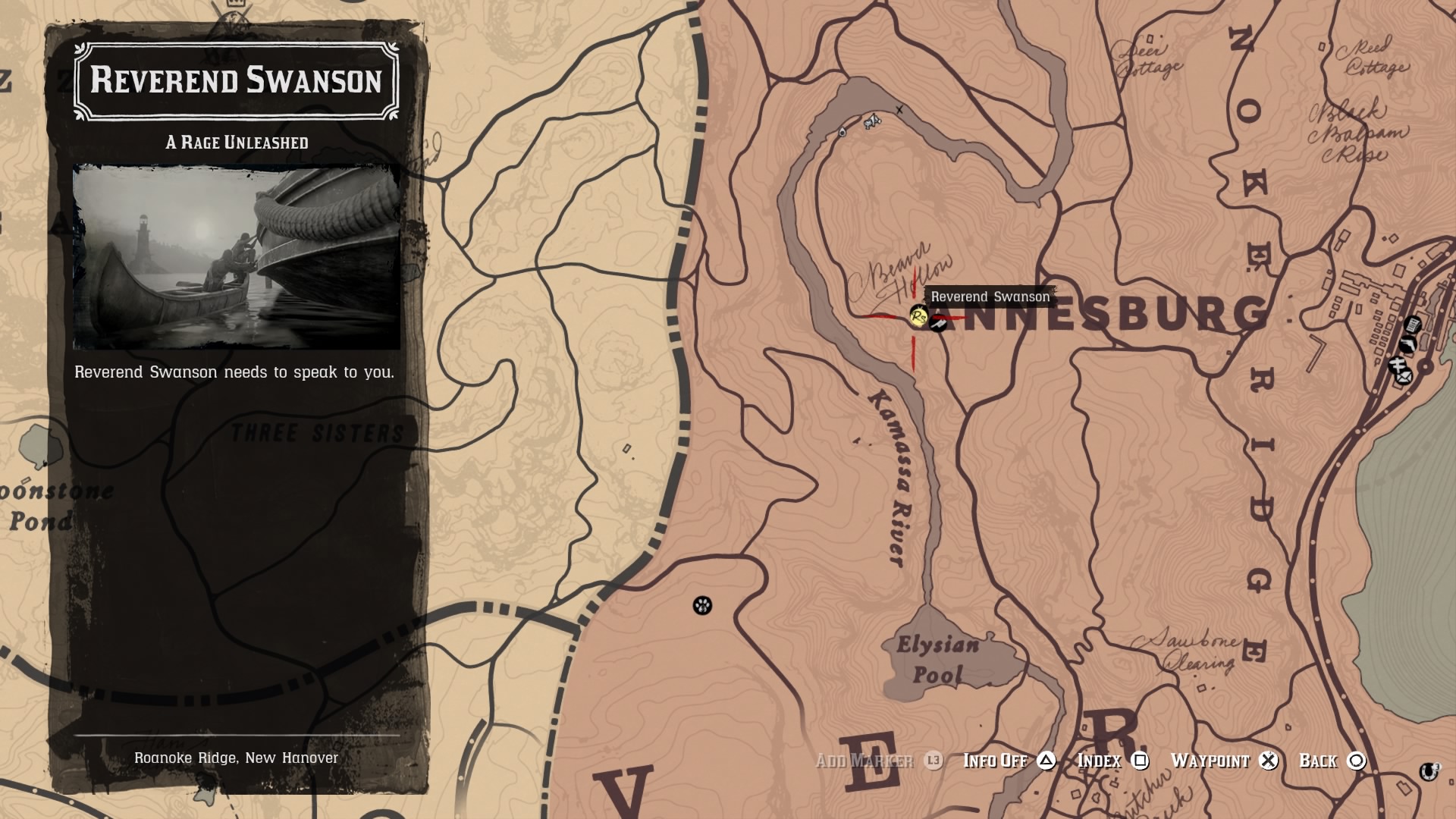Click the player arrow marker on the riverbank
This screenshot has width=1456, height=819.
(x=843, y=133)
